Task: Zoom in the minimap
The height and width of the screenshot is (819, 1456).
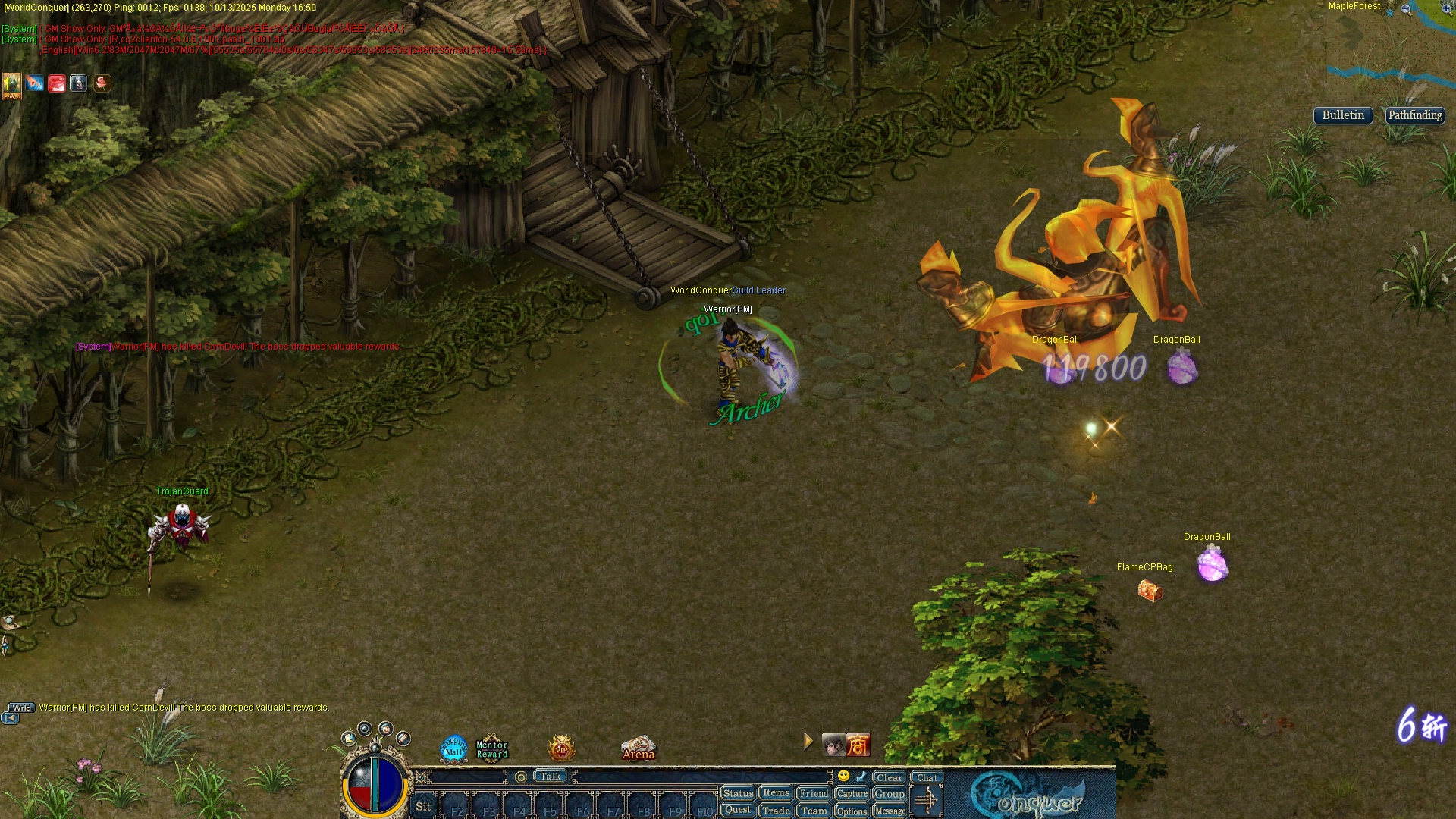Action: (1447, 9)
